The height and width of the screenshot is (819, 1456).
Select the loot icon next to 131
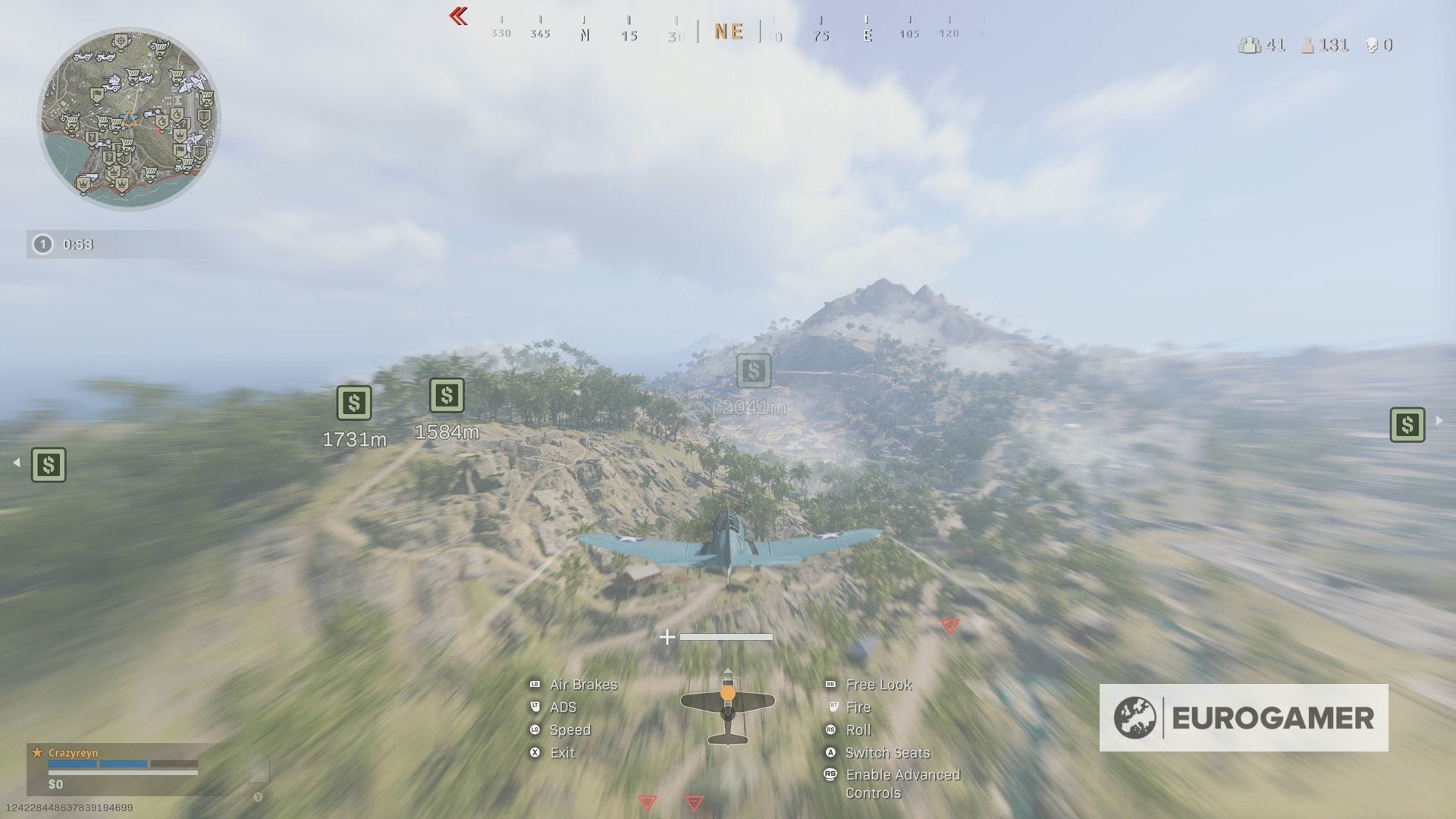click(x=1308, y=45)
